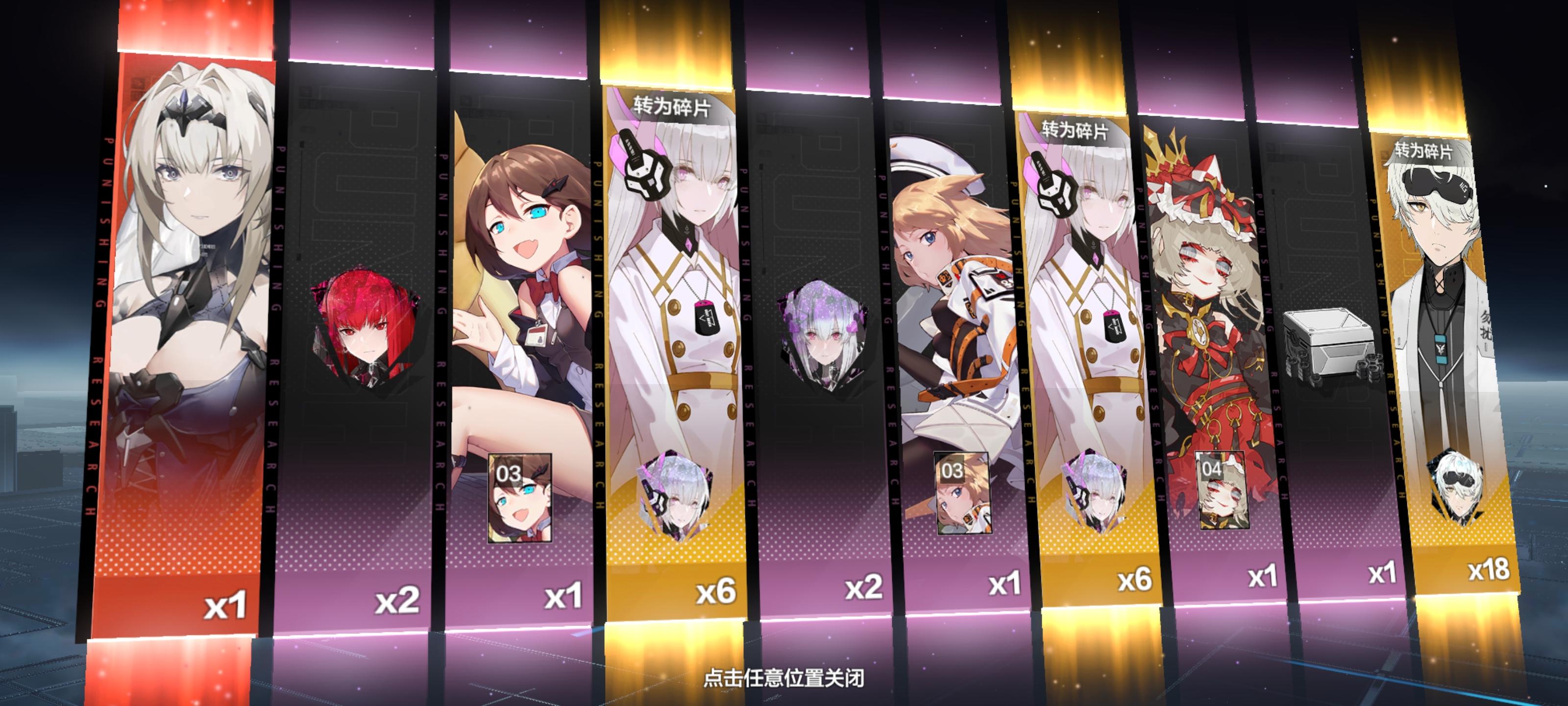Click 点击任意位置关闭 to close results
Image resolution: width=1568 pixels, height=706 pixels.
[x=784, y=679]
